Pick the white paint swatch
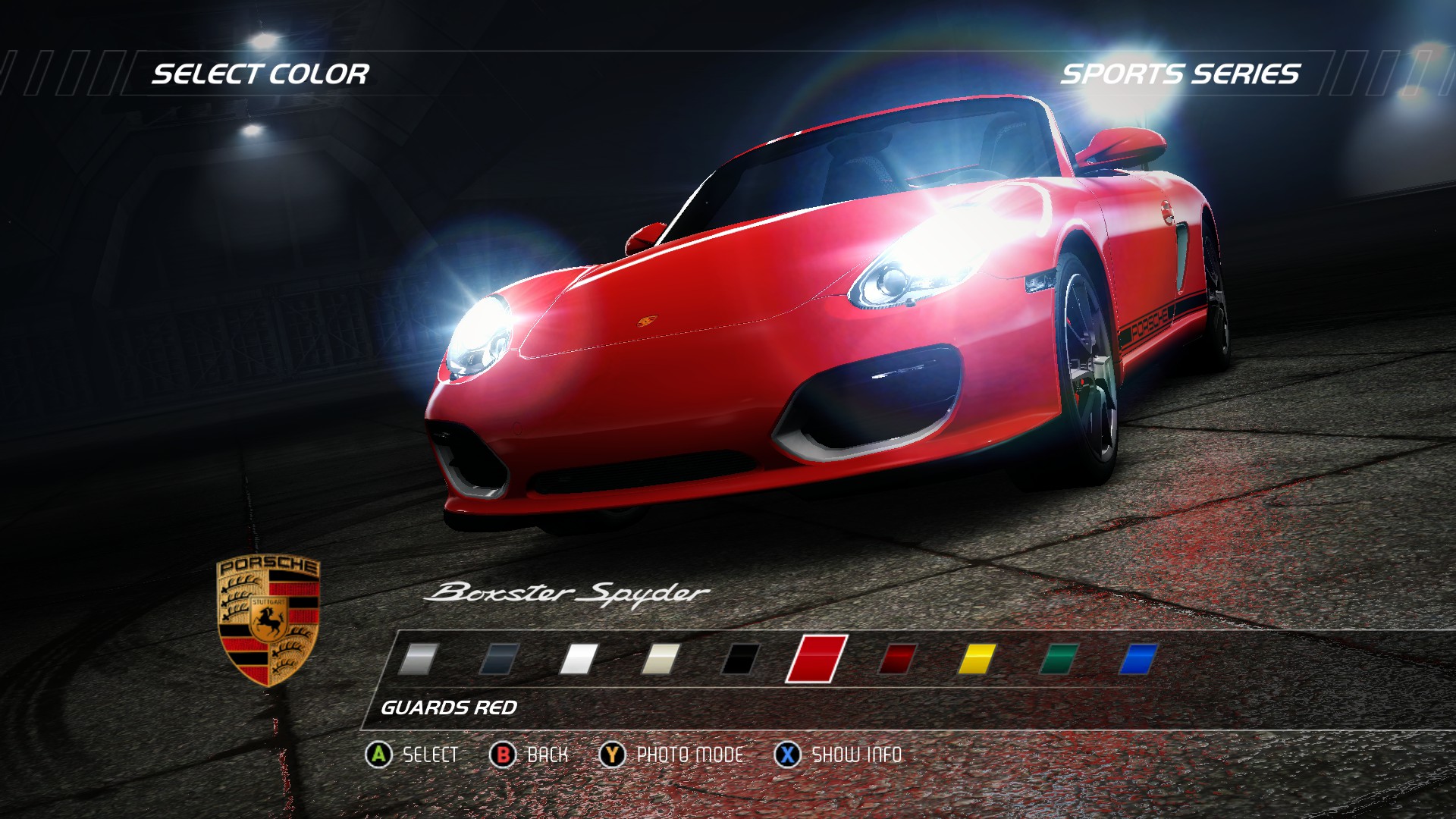This screenshot has width=1456, height=819. (579, 659)
